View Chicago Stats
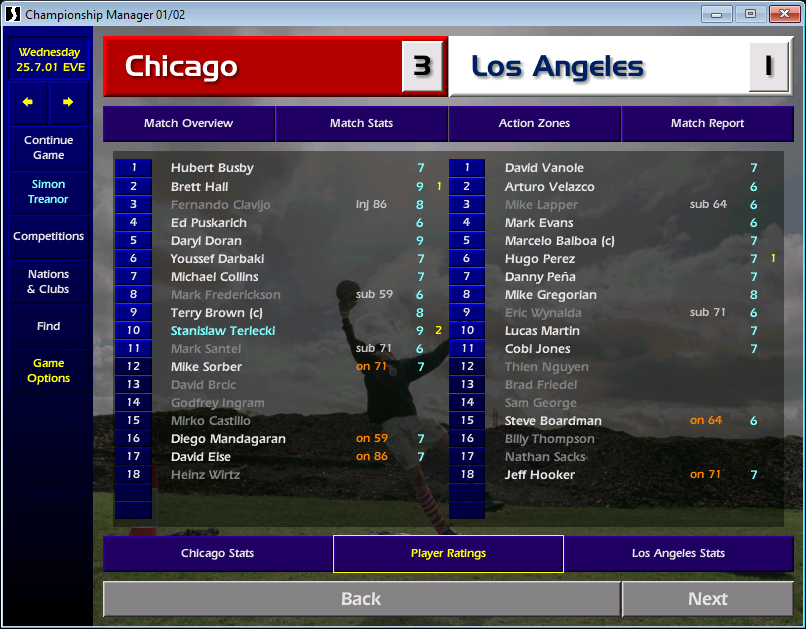This screenshot has height=629, width=806. [x=217, y=553]
